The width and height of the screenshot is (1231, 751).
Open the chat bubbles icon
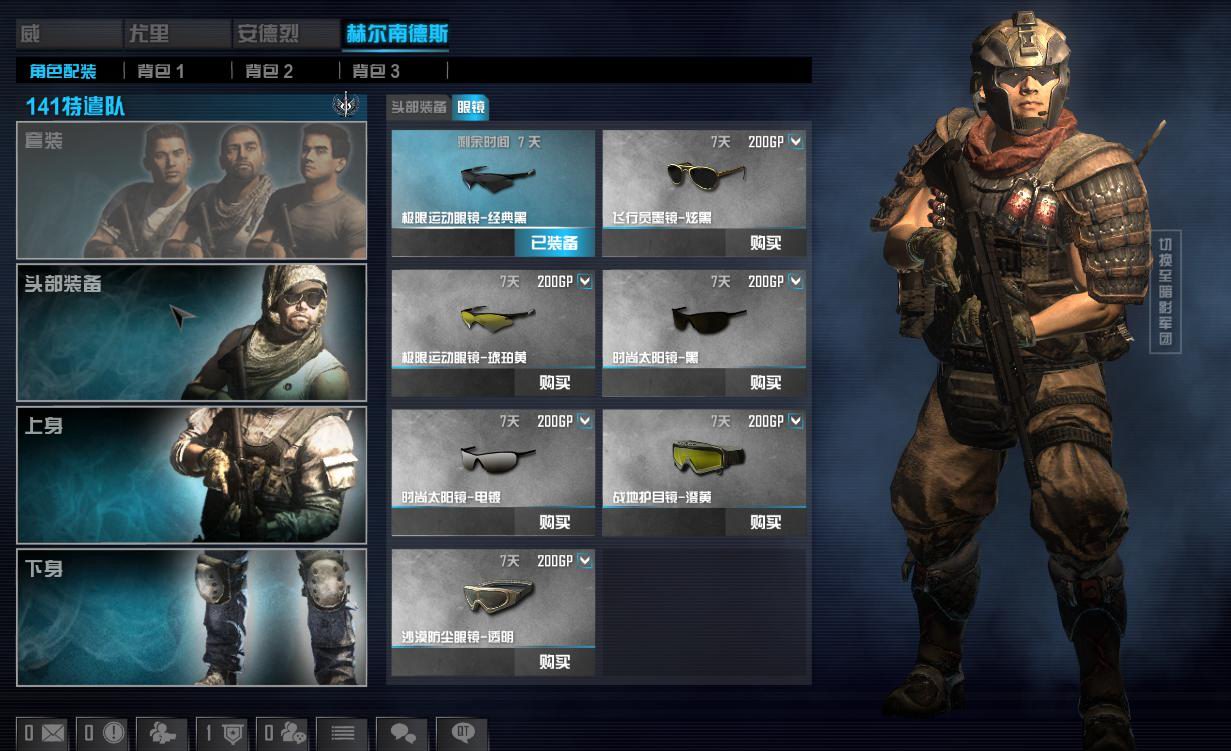point(402,733)
